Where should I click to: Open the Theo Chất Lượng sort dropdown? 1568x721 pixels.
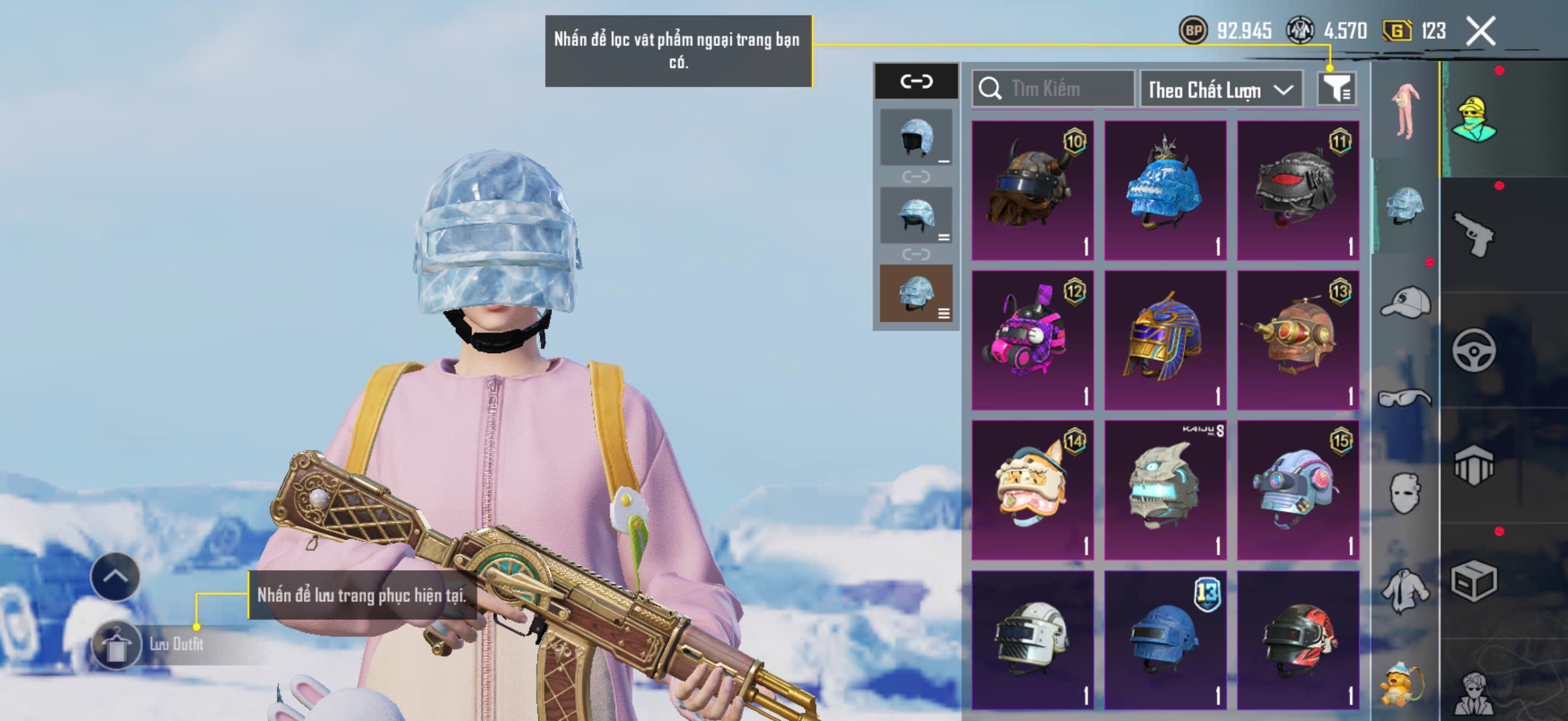[1221, 90]
